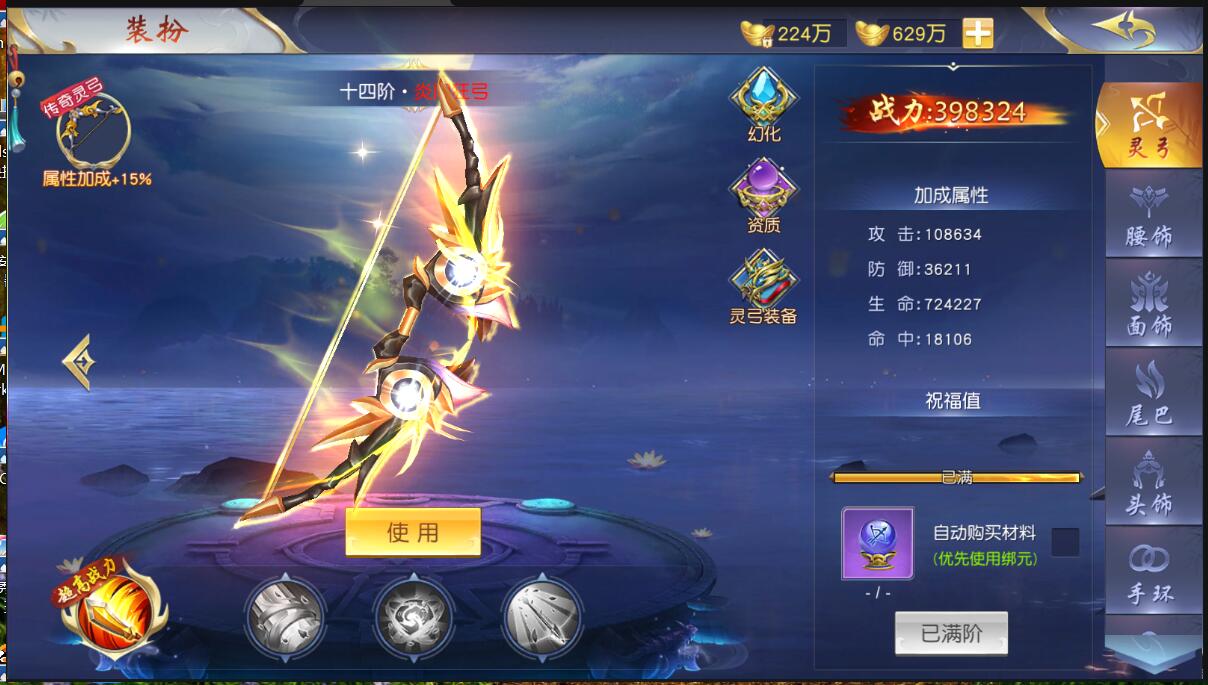
Task: Click the yellow 使用 button
Action: 413,532
